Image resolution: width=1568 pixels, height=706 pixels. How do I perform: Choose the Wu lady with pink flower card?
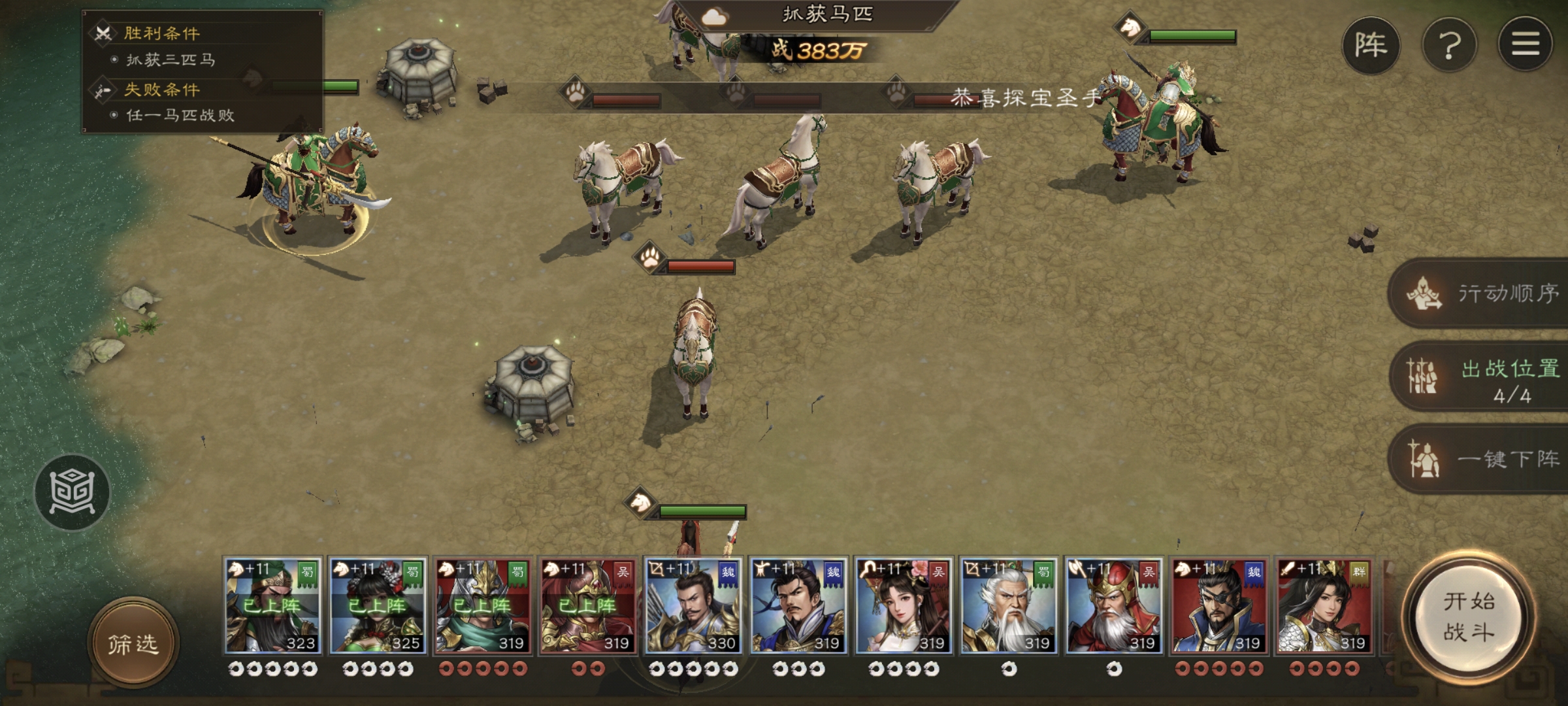click(x=904, y=606)
